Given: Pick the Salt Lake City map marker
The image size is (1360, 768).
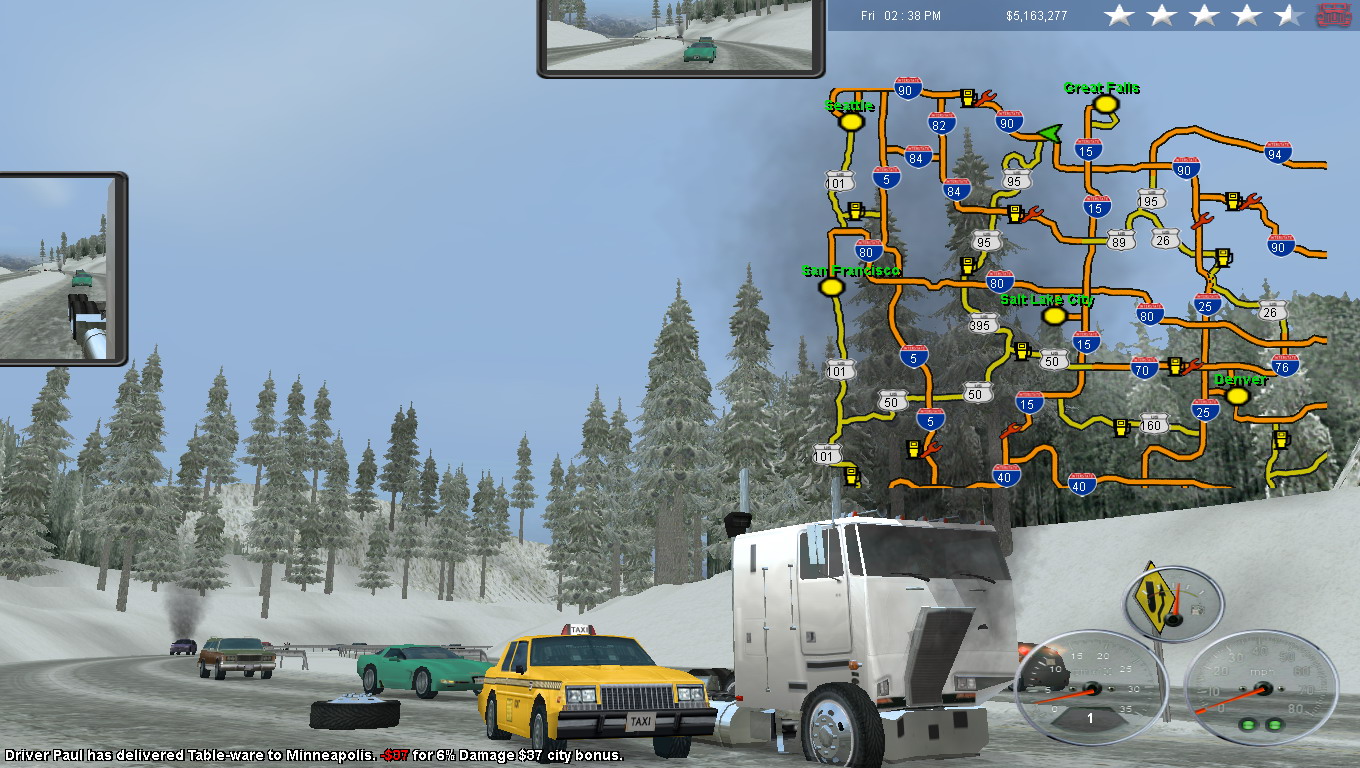Looking at the screenshot, I should pos(1053,316).
